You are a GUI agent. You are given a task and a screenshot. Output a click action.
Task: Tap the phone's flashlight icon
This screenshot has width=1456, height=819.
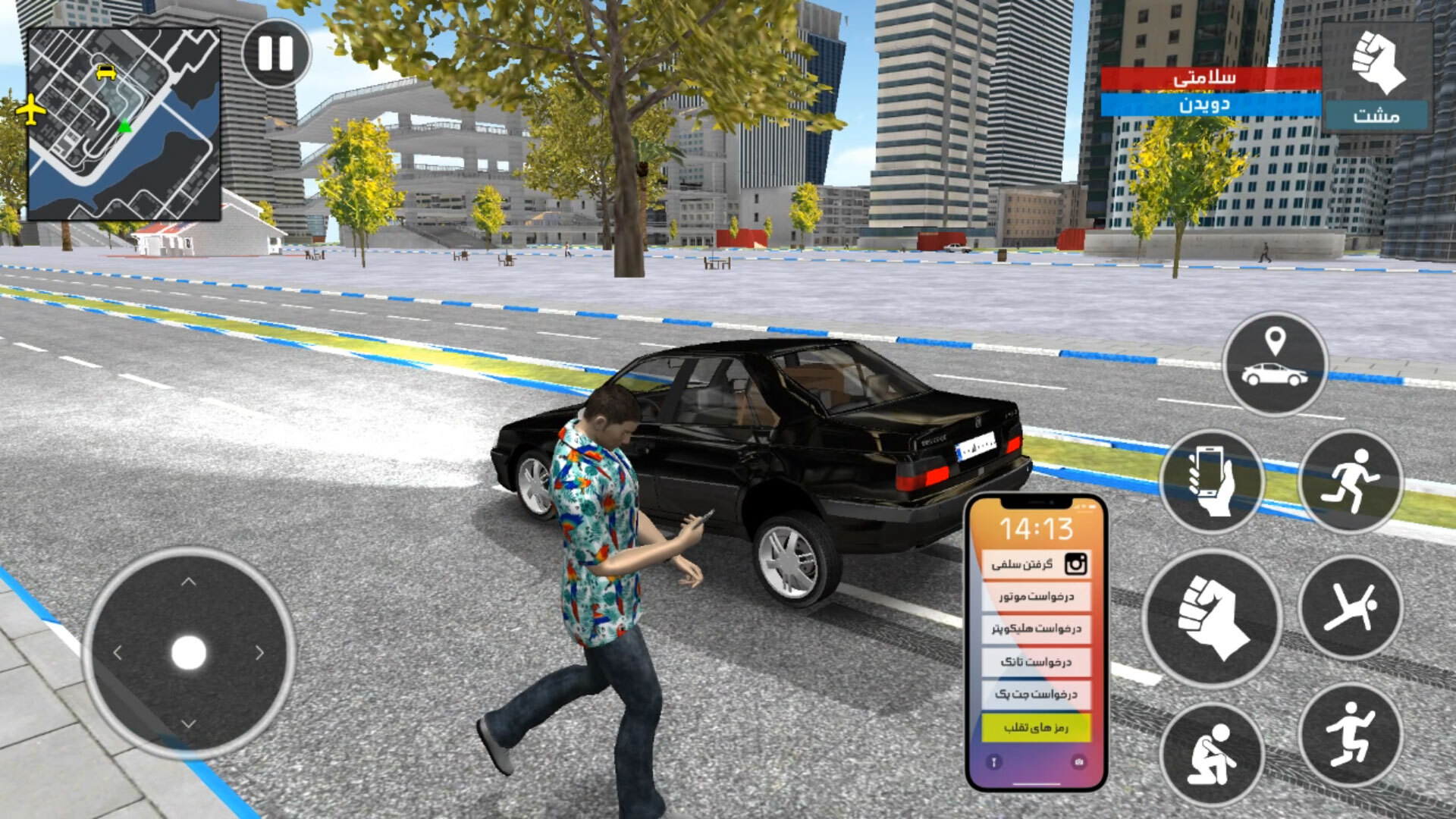coord(993,761)
